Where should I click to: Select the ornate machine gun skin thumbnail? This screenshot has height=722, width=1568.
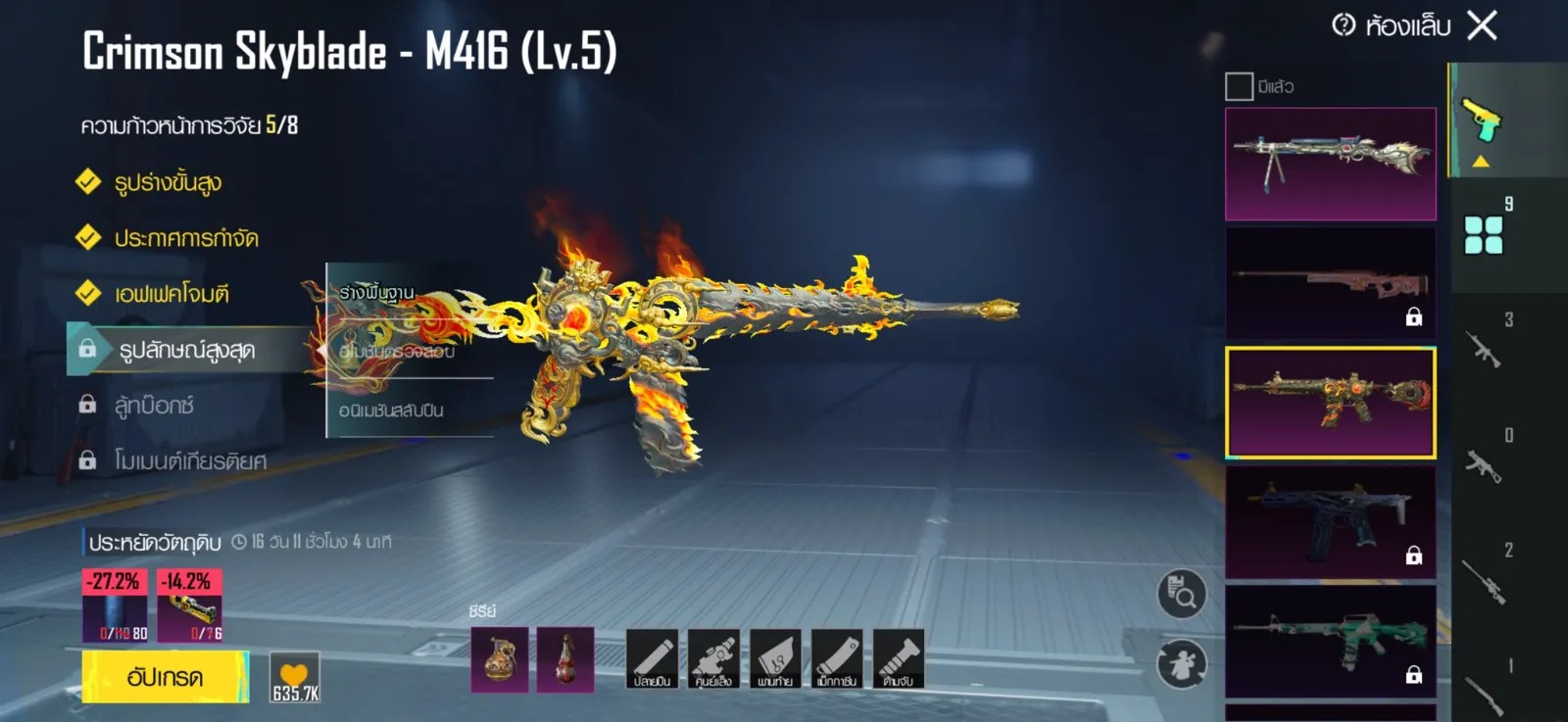tap(1330, 164)
